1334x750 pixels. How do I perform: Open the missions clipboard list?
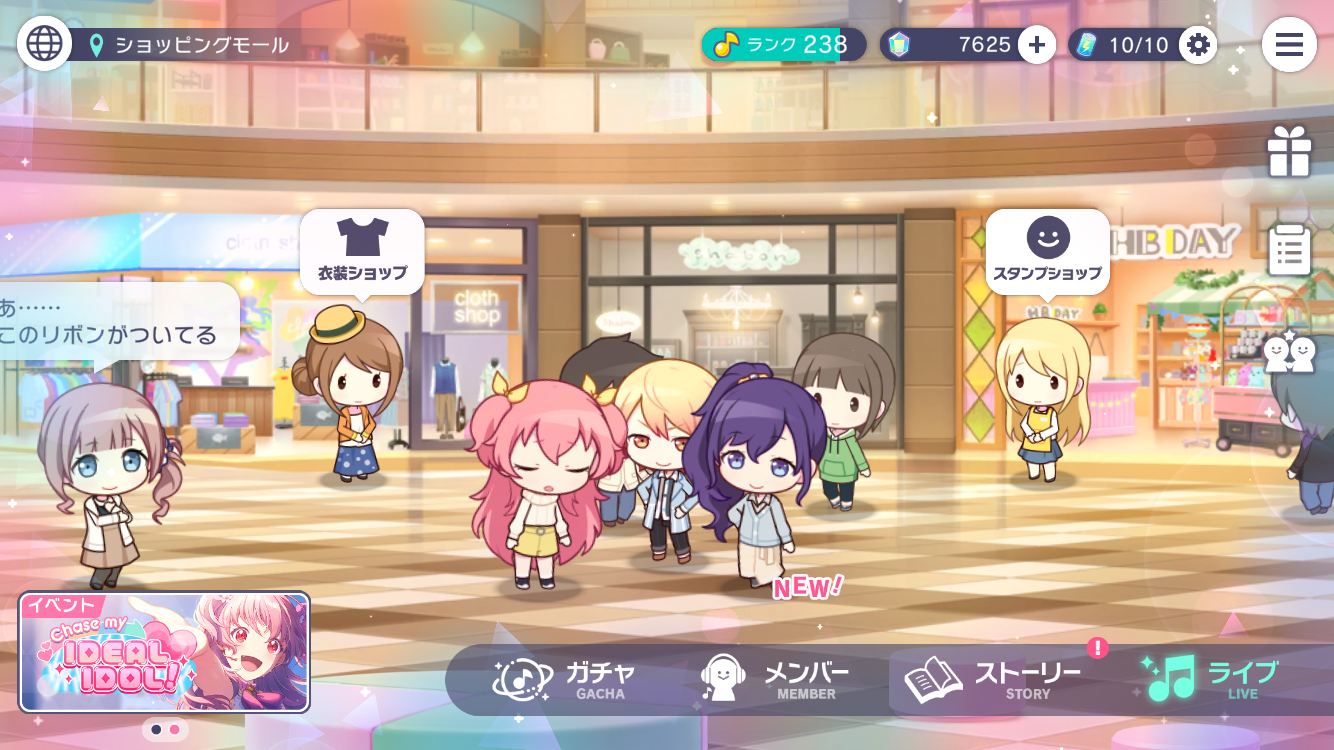coord(1289,250)
